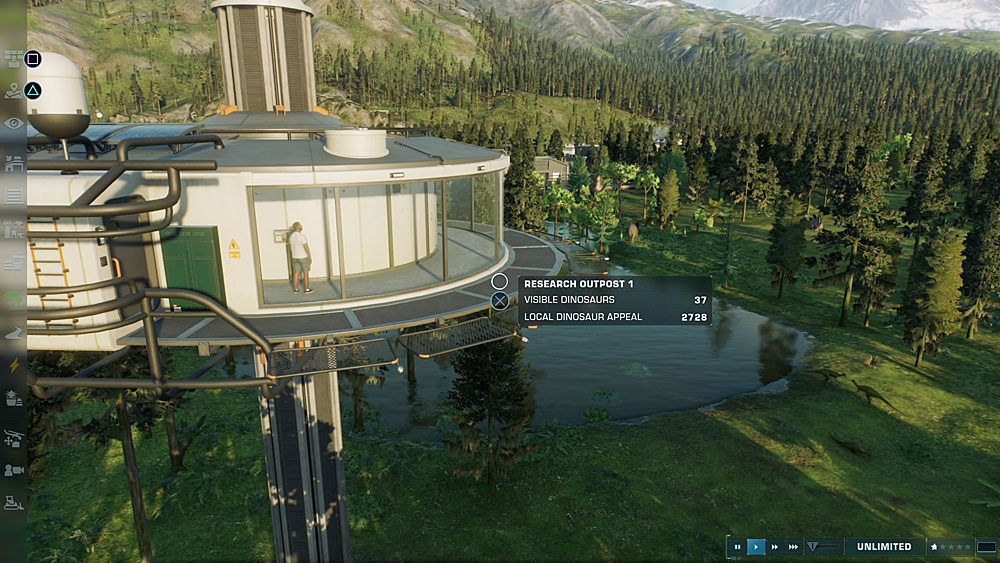The height and width of the screenshot is (563, 1000).
Task: Open the dark map panel icon
Action: pyautogui.click(x=987, y=547)
